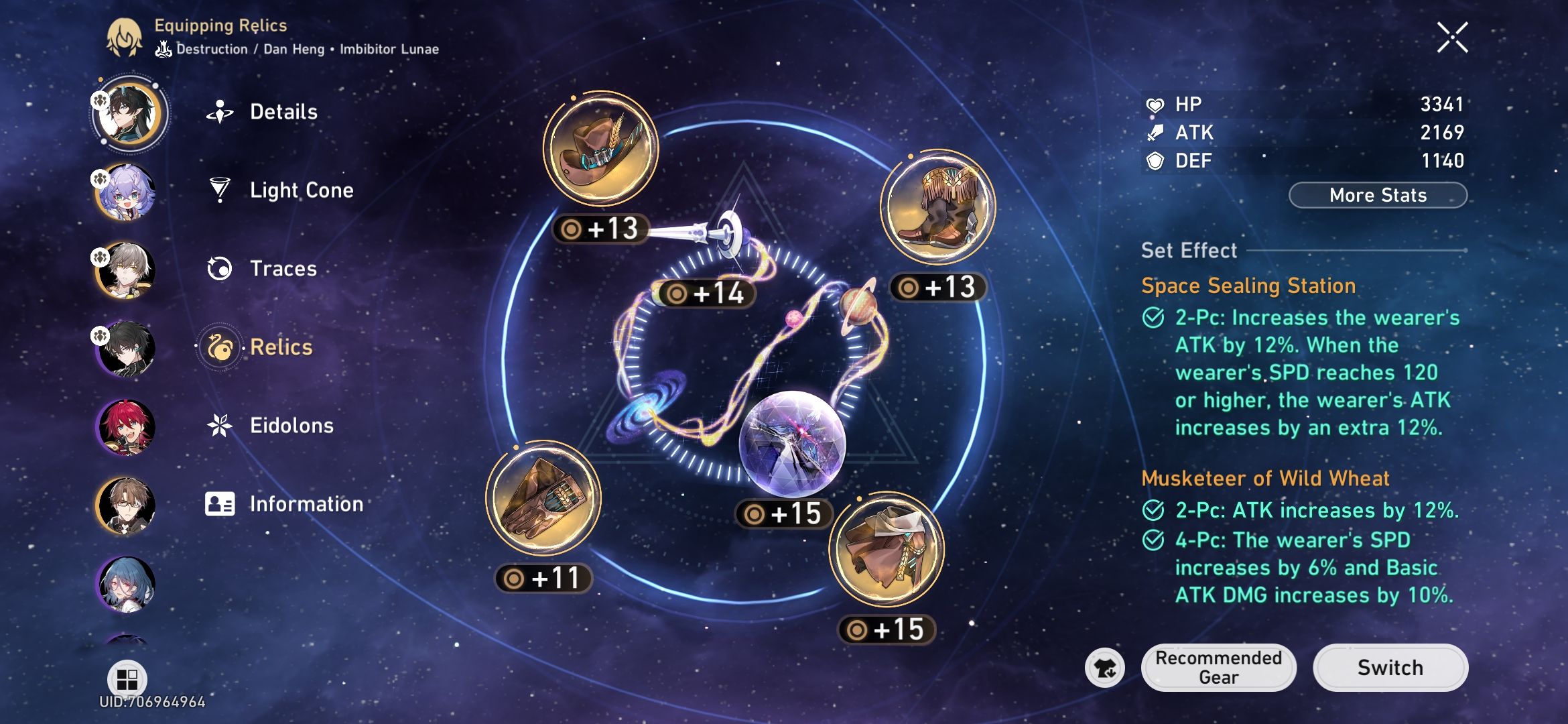Click the Eidolons snowflake icon
Image resolution: width=1568 pixels, height=724 pixels.
click(x=220, y=426)
